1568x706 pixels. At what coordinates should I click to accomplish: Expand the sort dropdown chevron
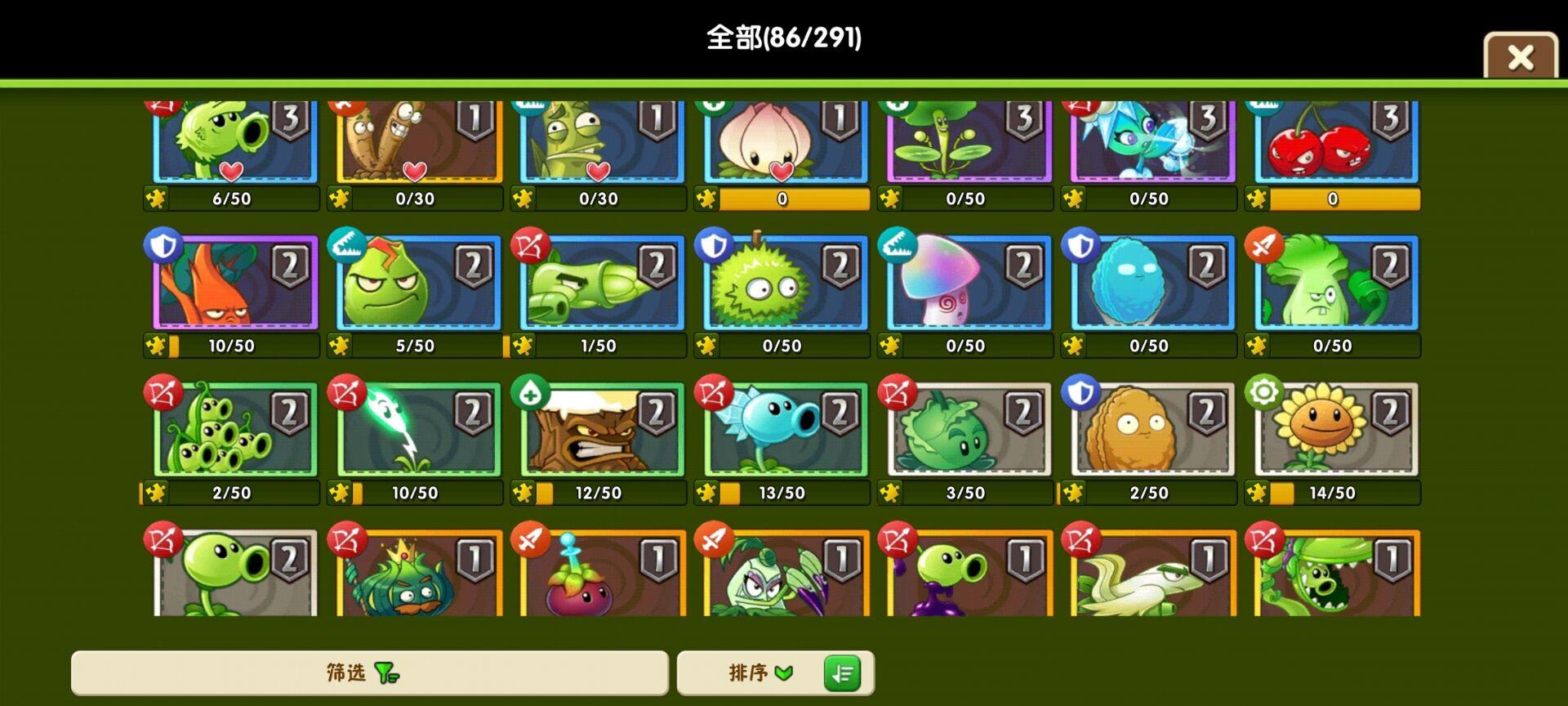point(785,672)
